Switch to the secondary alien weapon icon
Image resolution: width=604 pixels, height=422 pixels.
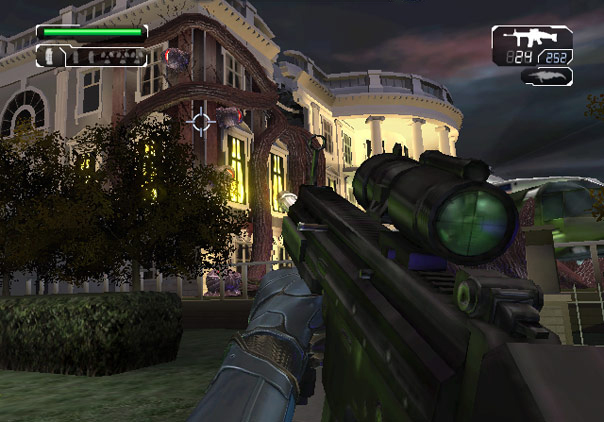(546, 76)
